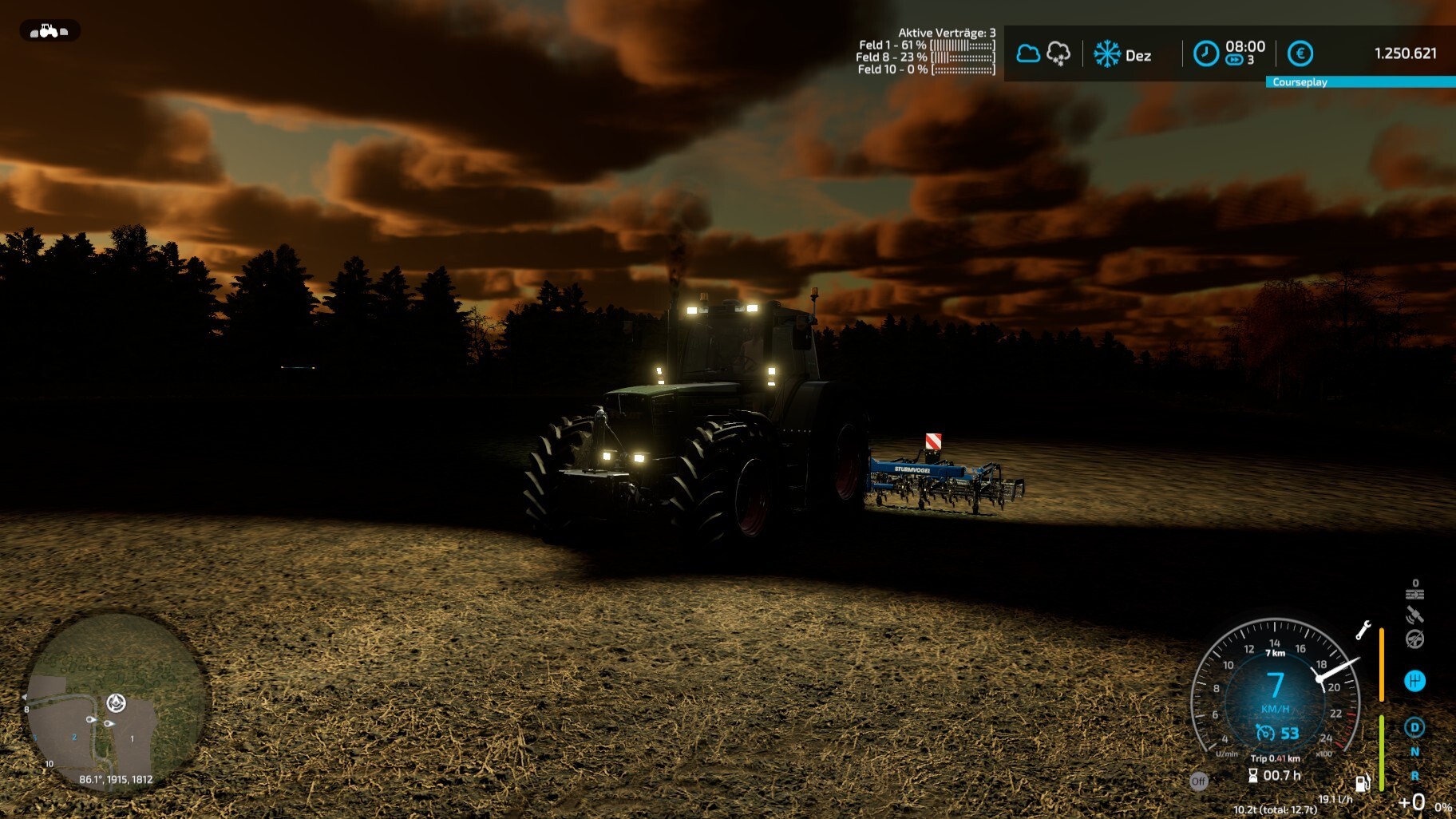Click the wrench damage icon
Image resolution: width=1456 pixels, height=819 pixels.
1363,630
